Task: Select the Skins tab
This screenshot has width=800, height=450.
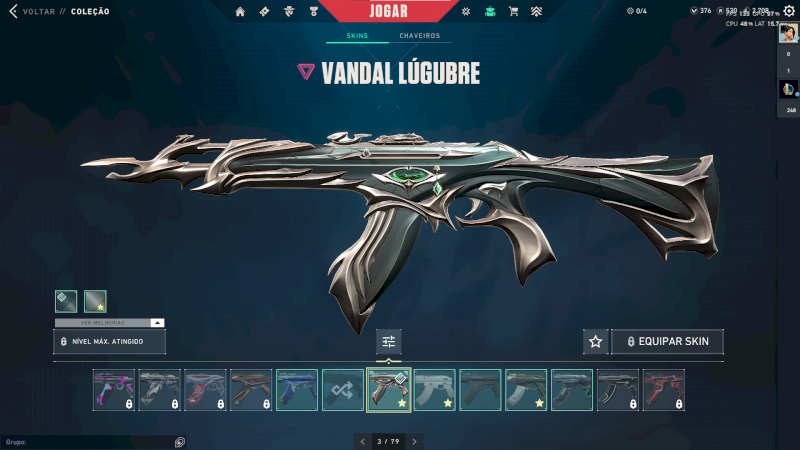Action: [x=357, y=36]
